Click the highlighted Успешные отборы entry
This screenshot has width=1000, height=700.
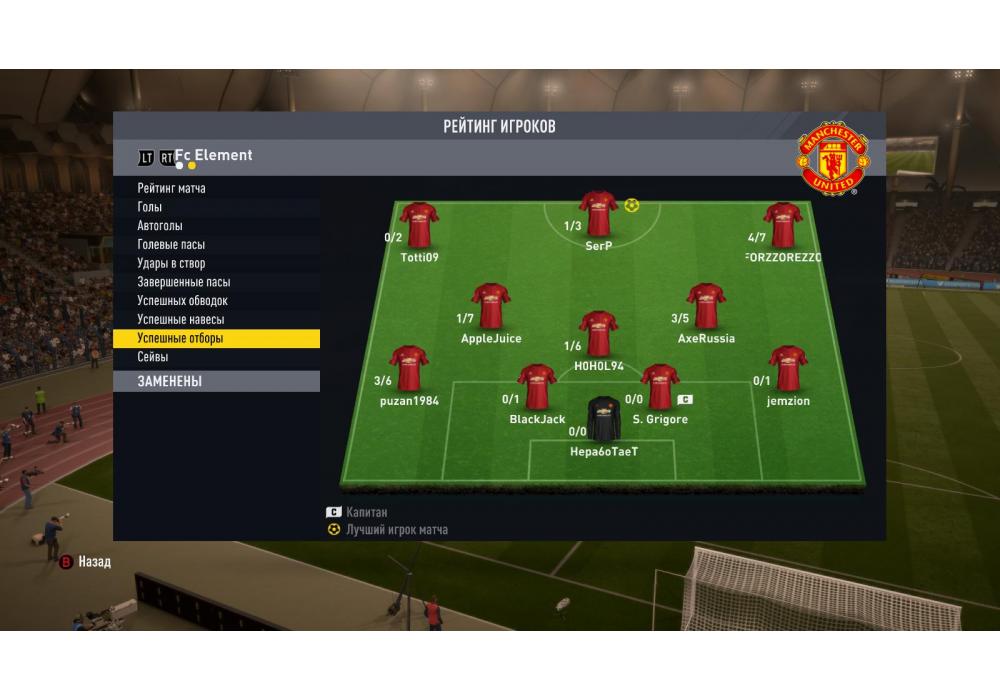click(216, 339)
